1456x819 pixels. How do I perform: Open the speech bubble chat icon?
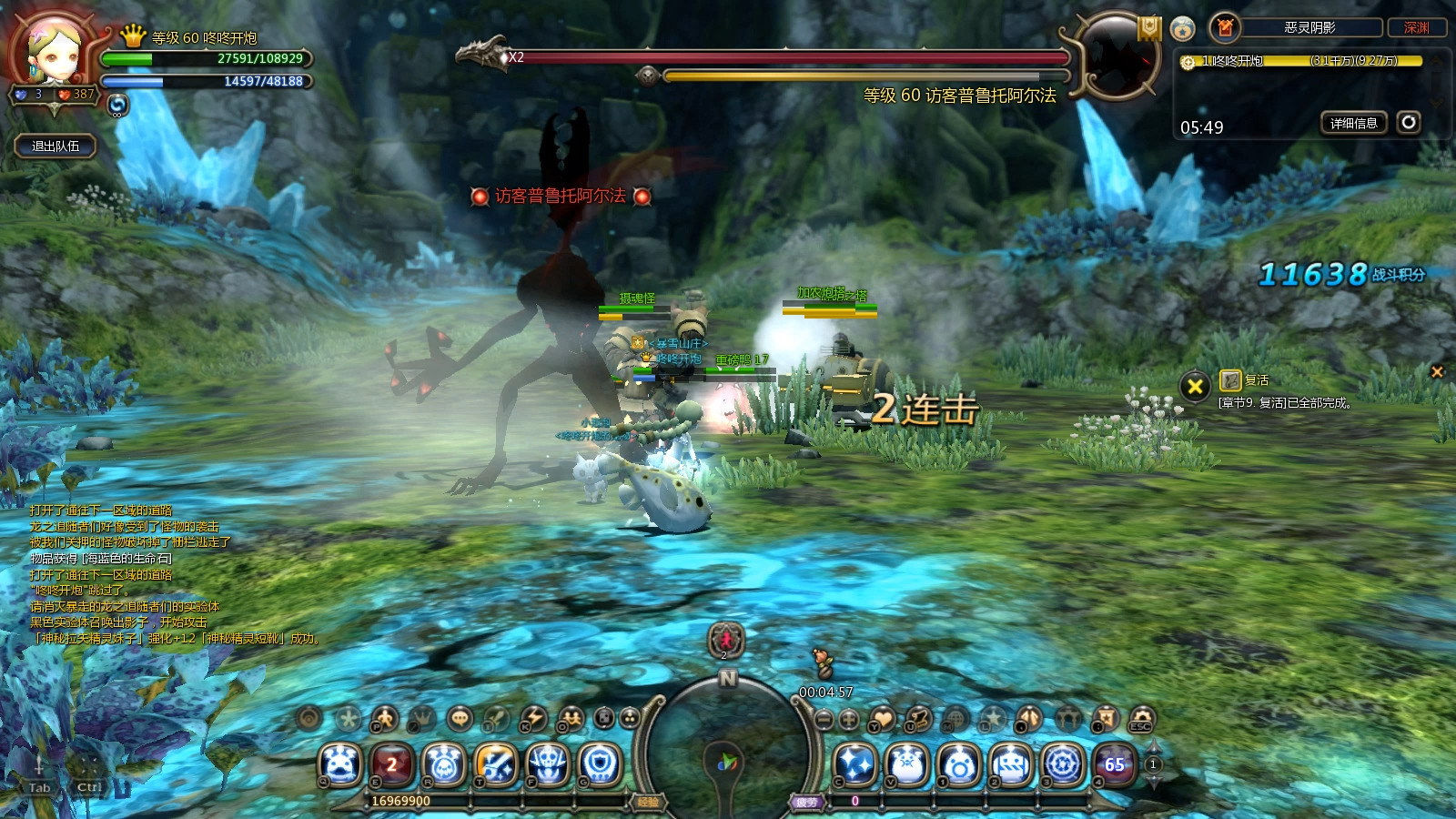(x=460, y=718)
